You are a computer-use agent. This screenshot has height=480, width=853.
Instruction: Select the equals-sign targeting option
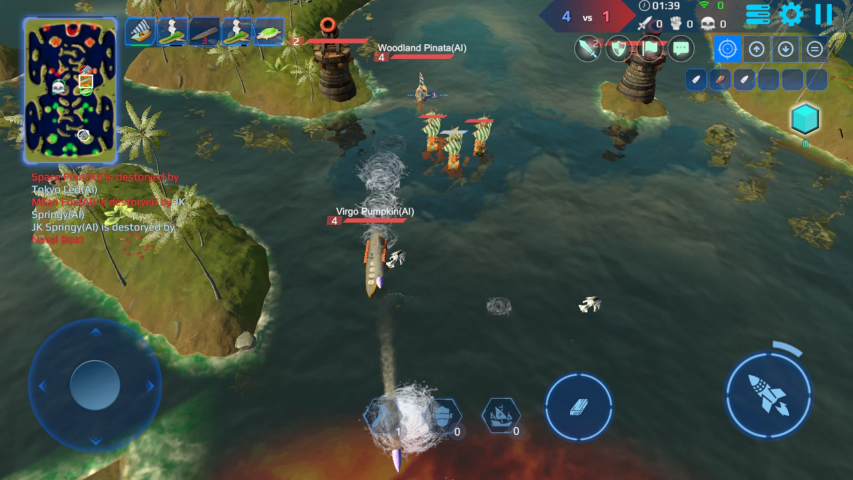coord(815,48)
